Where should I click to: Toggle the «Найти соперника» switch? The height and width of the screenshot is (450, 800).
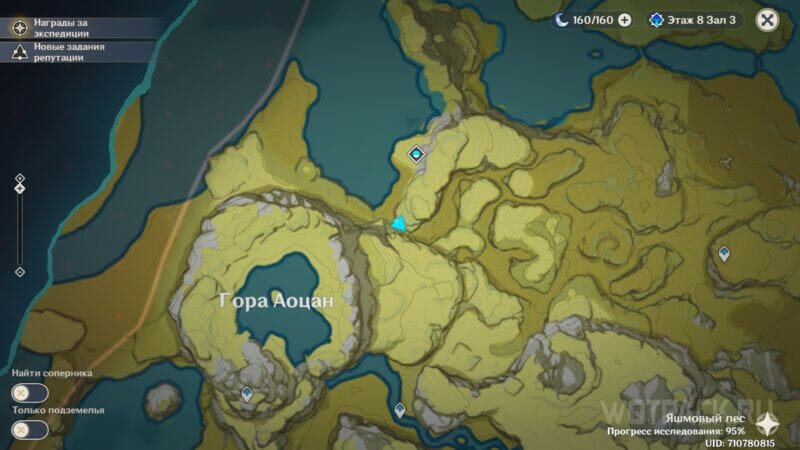(29, 393)
